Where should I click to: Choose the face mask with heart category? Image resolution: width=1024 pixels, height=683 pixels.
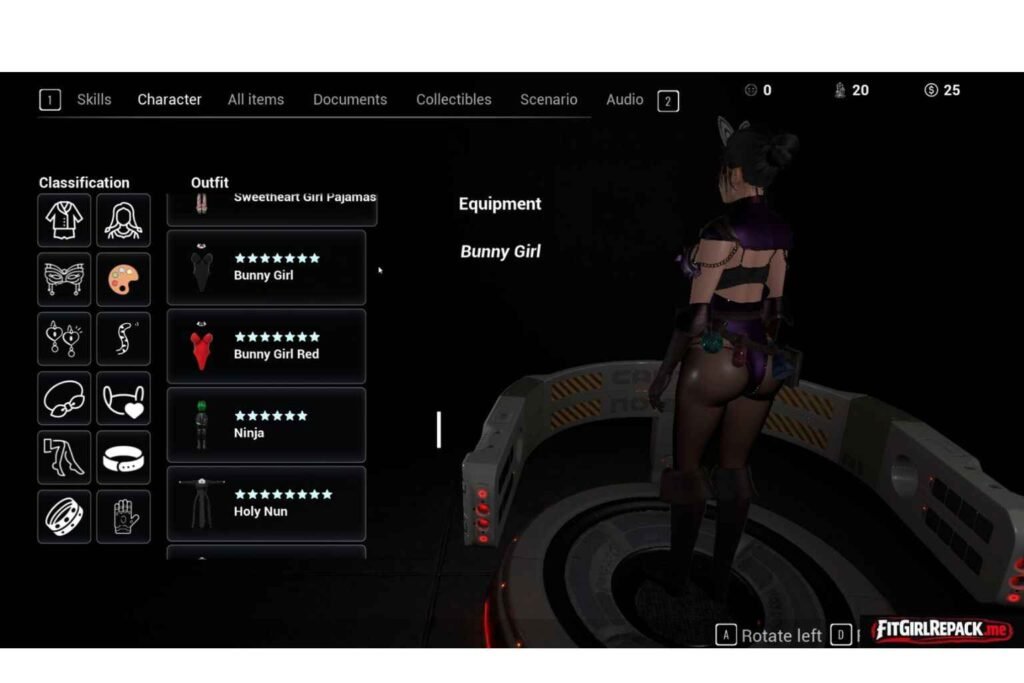123,398
